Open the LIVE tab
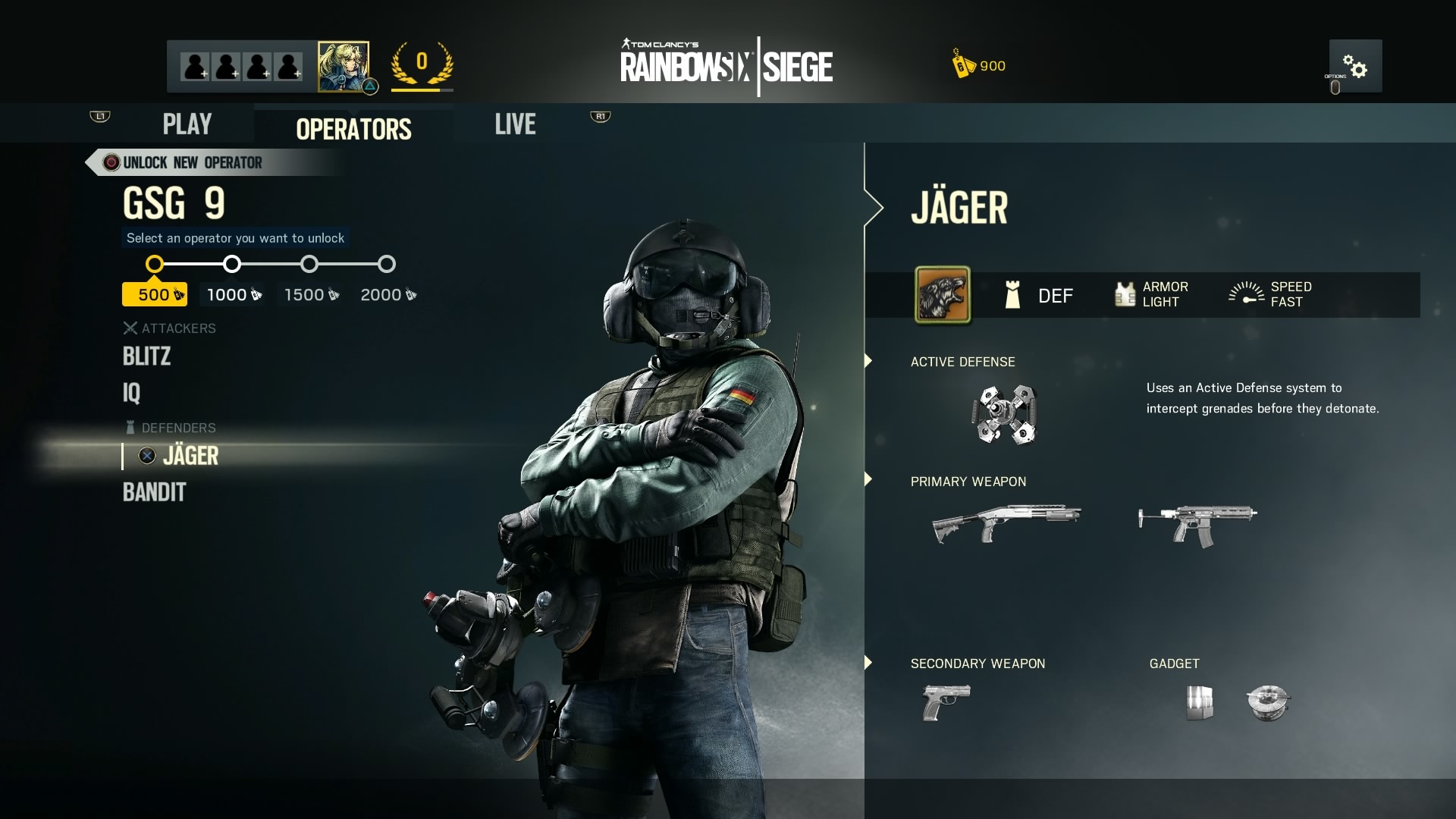 point(515,124)
